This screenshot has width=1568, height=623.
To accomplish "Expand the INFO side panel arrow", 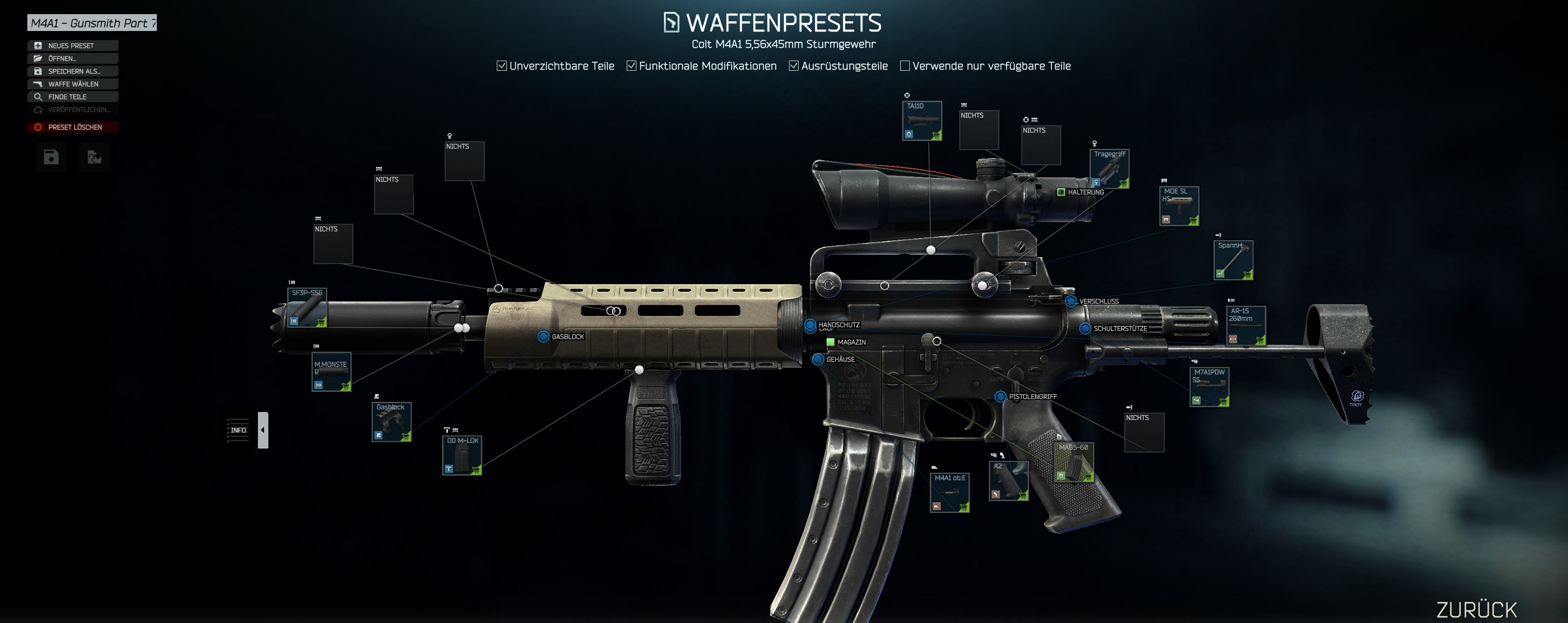I will point(263,430).
